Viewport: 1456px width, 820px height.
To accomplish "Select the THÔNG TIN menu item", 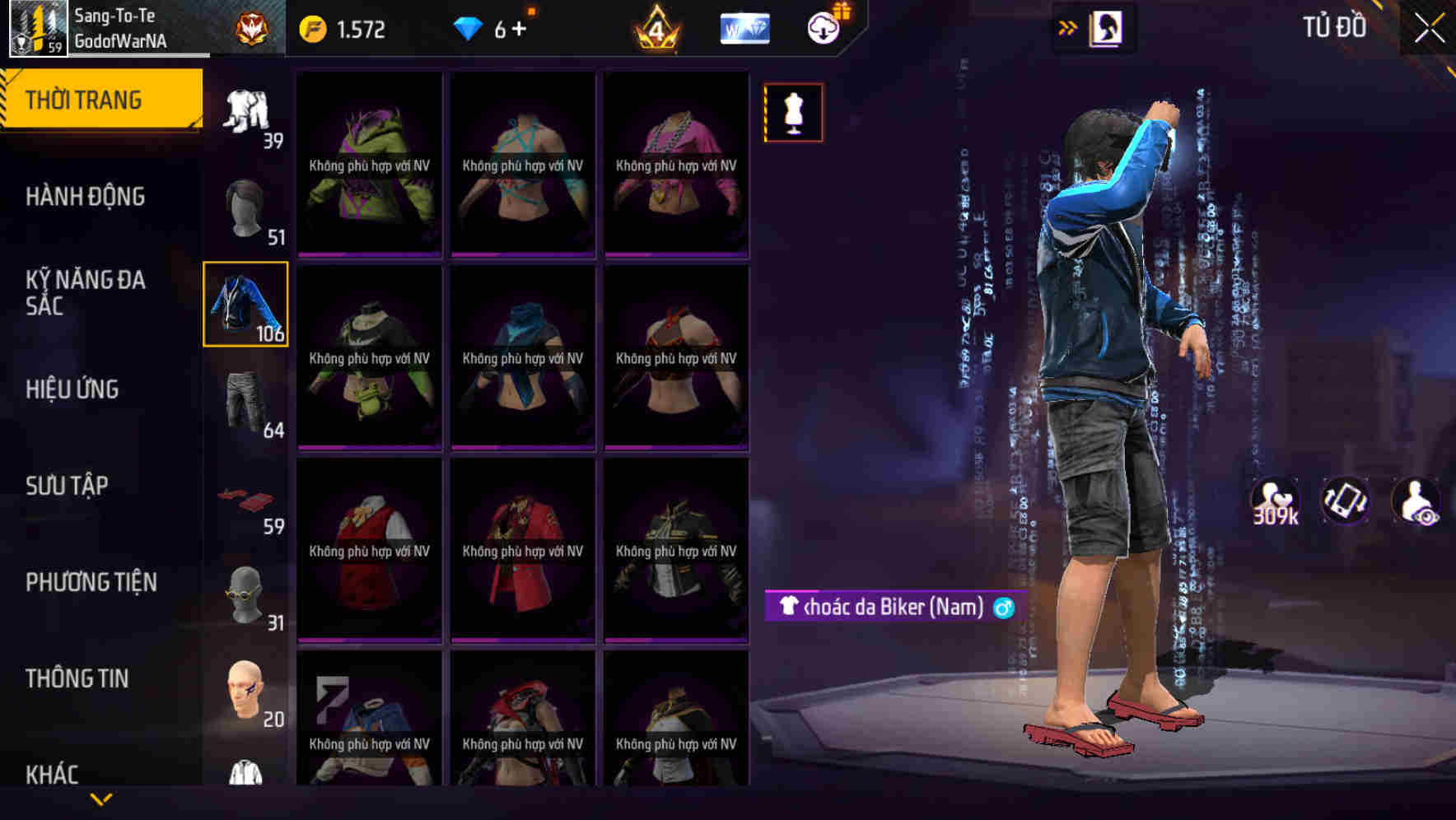I will click(x=77, y=678).
